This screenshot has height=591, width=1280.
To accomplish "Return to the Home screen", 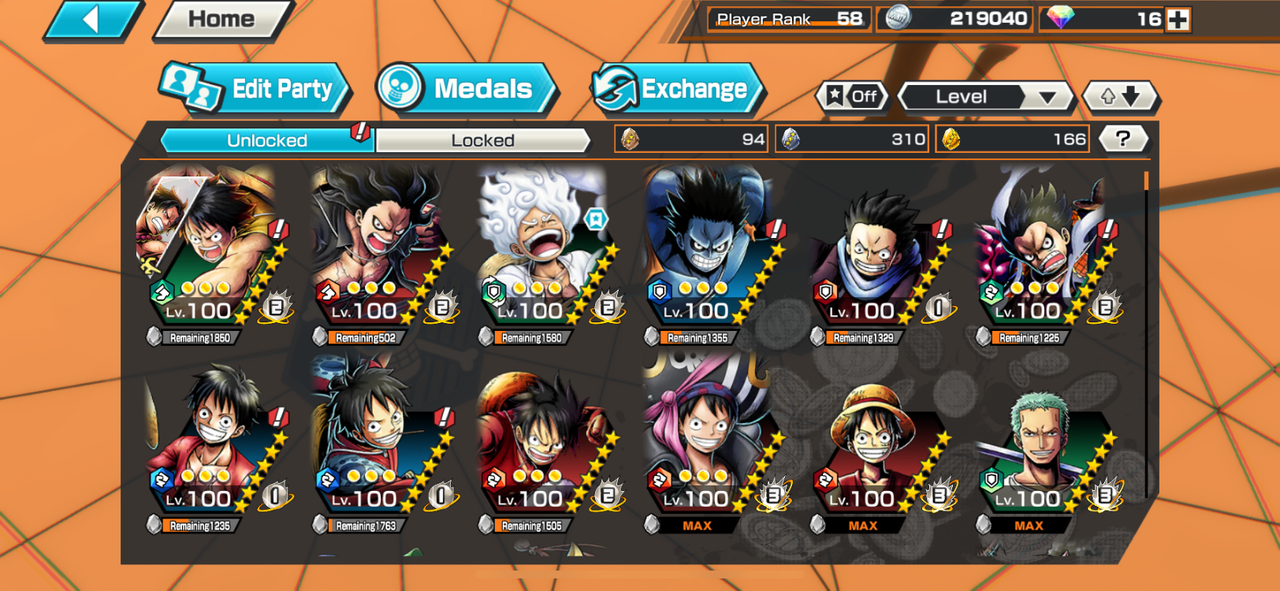I will pyautogui.click(x=221, y=19).
